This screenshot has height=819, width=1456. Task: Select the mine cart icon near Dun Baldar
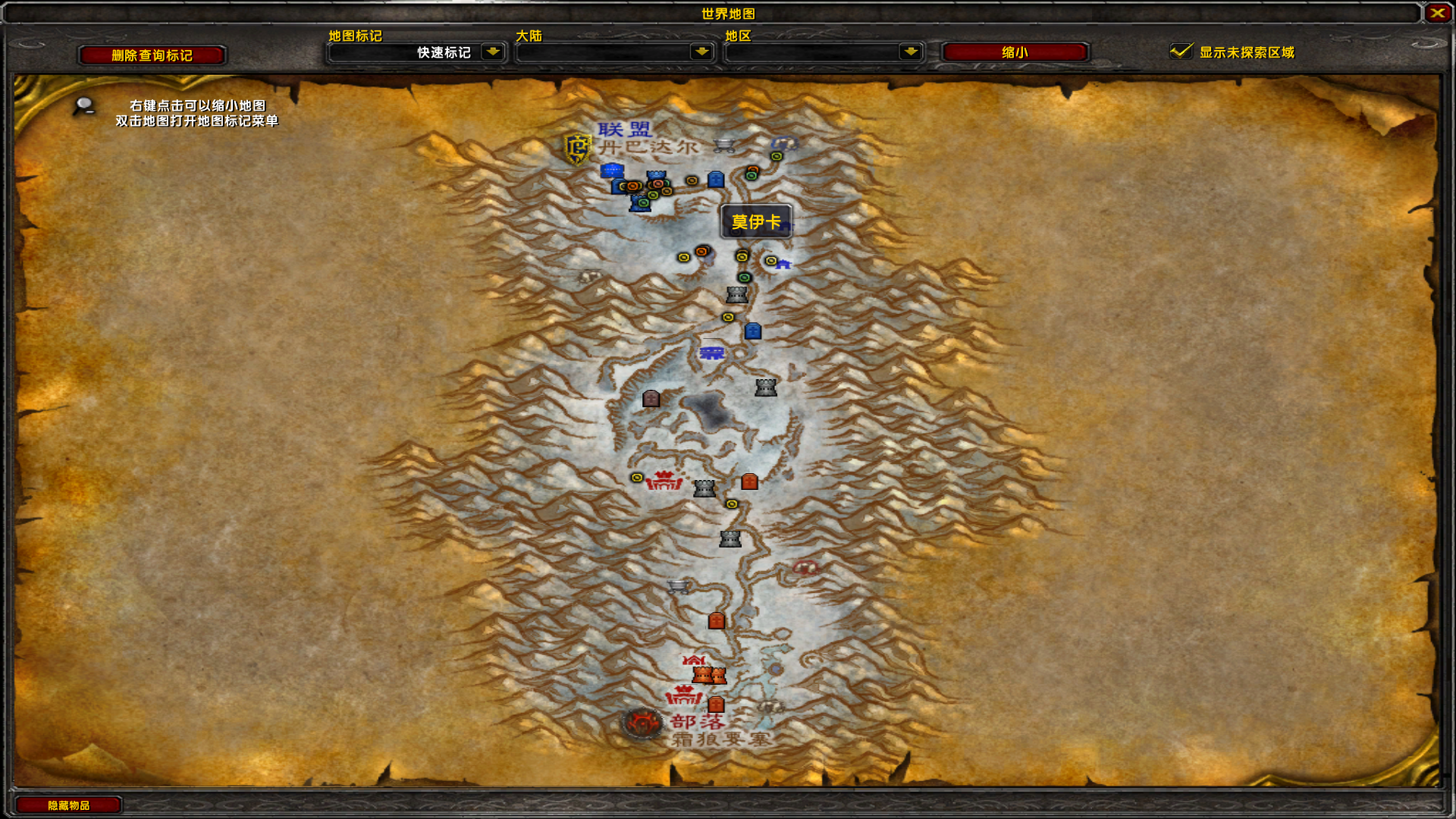point(723,145)
